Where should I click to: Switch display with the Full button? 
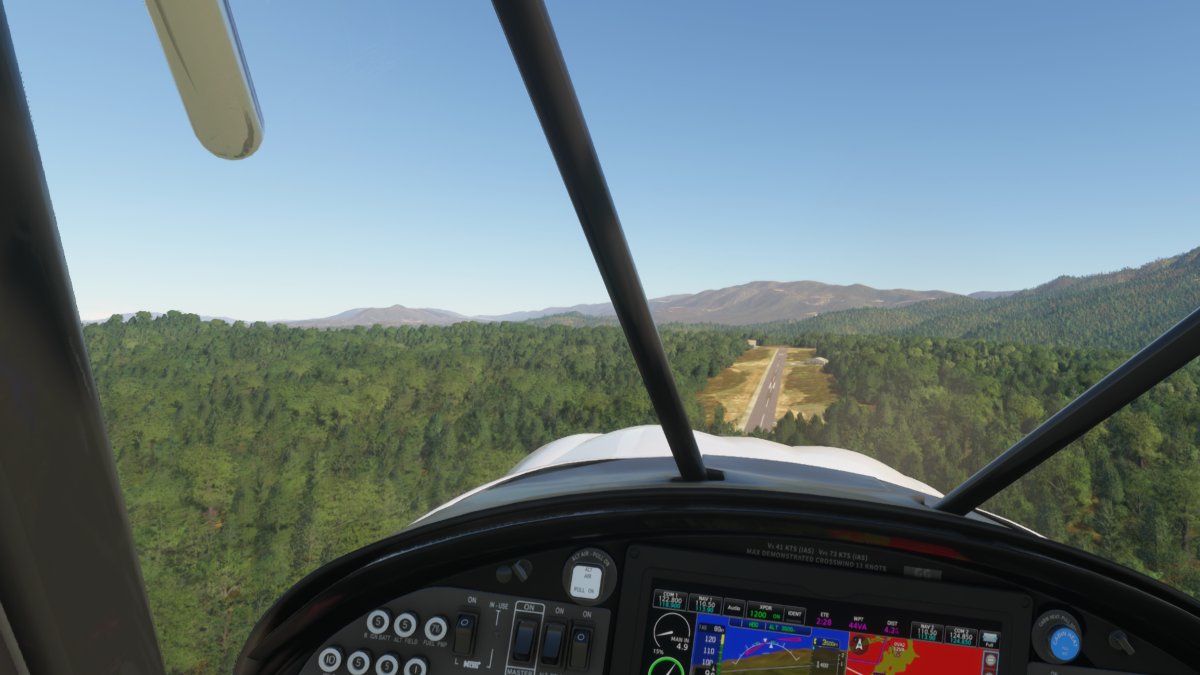(x=989, y=640)
